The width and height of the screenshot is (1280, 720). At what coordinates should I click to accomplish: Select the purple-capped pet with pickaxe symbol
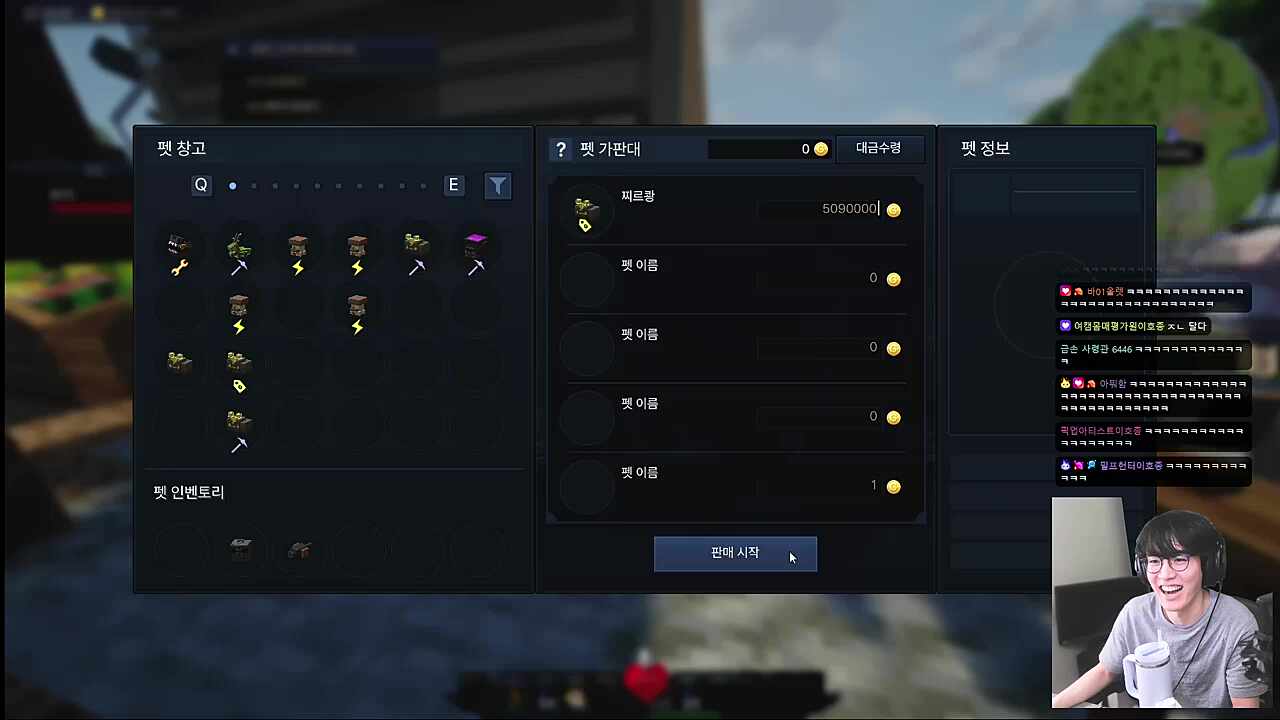pyautogui.click(x=475, y=250)
